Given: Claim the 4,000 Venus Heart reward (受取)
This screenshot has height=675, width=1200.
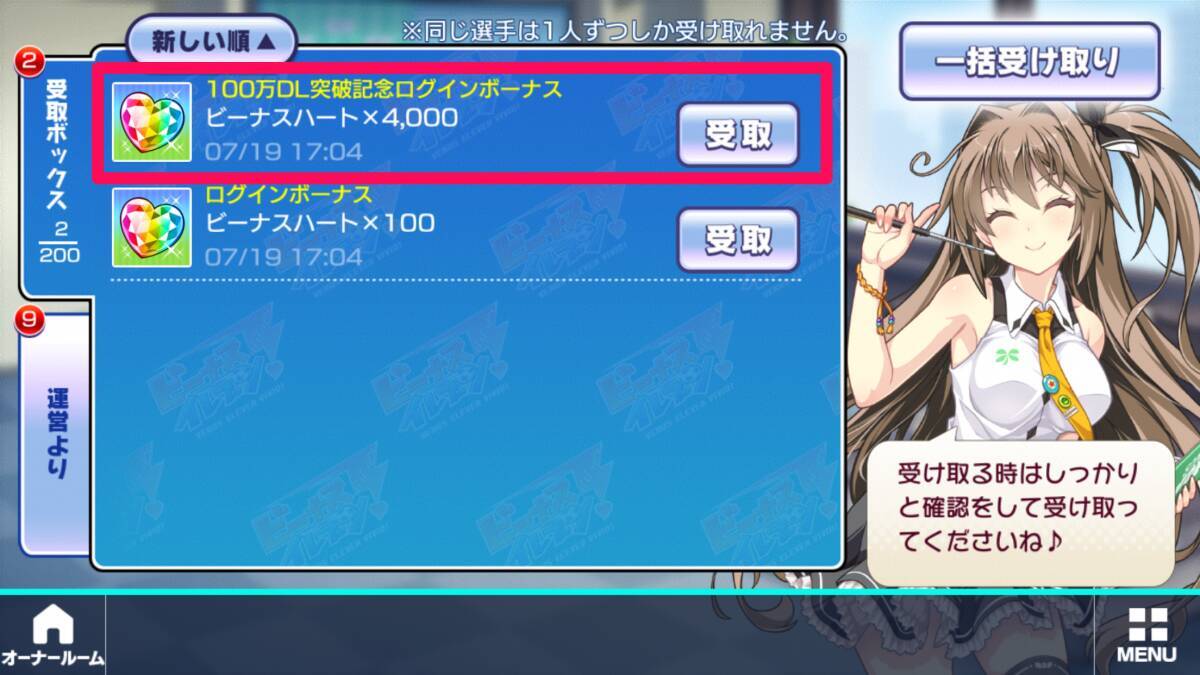Looking at the screenshot, I should pyautogui.click(x=738, y=134).
